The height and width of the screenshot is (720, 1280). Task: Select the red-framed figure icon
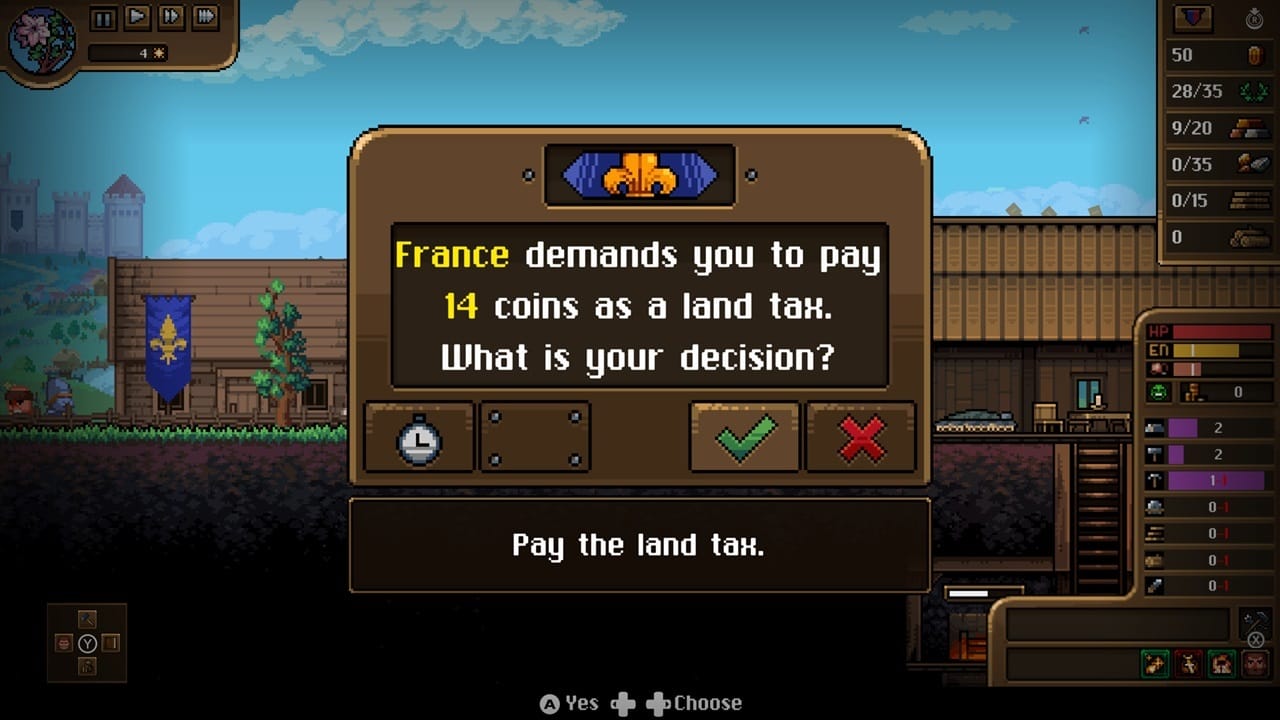pyautogui.click(x=1189, y=663)
